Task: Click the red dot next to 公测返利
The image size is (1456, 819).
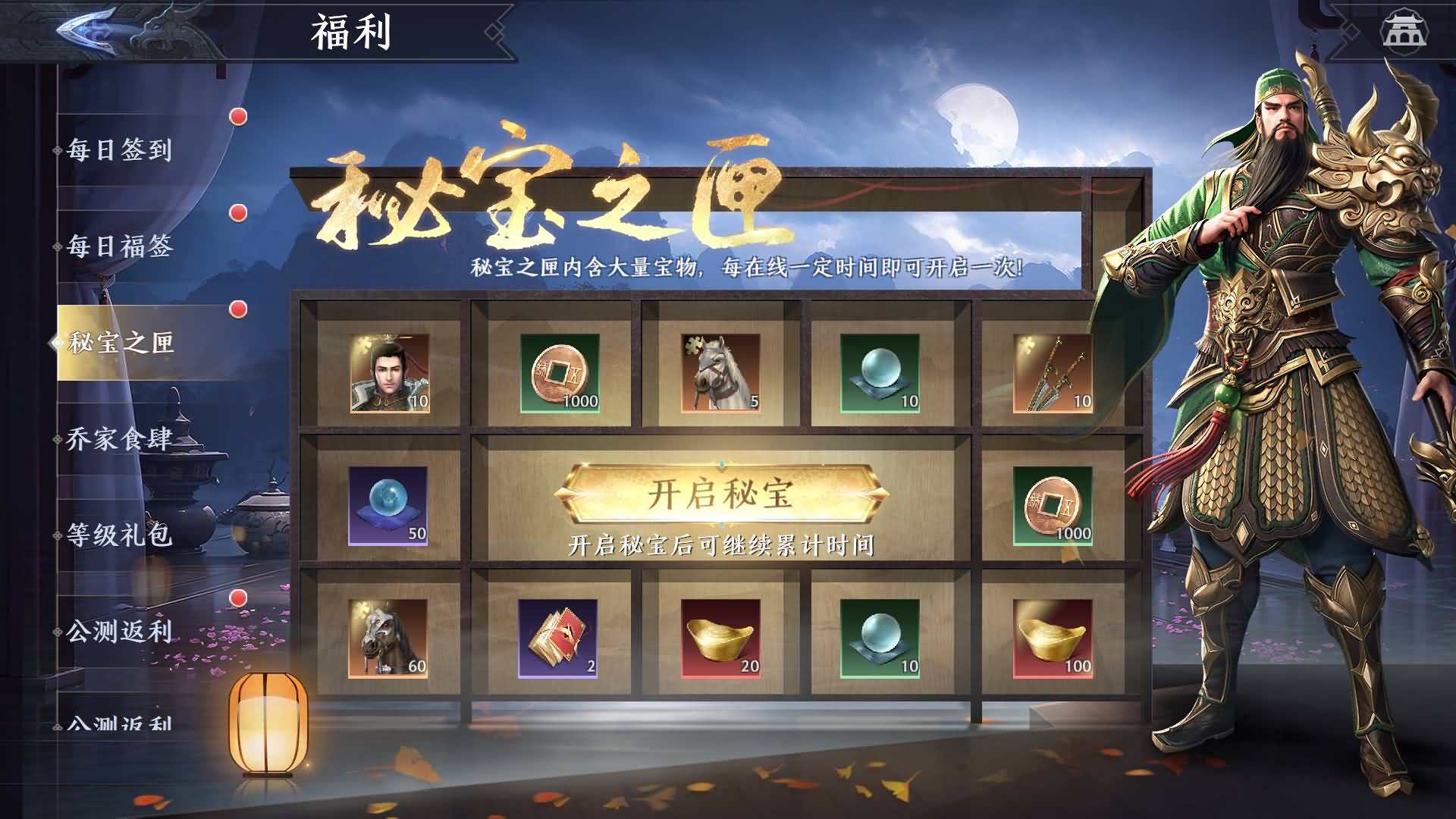Action: (237, 596)
